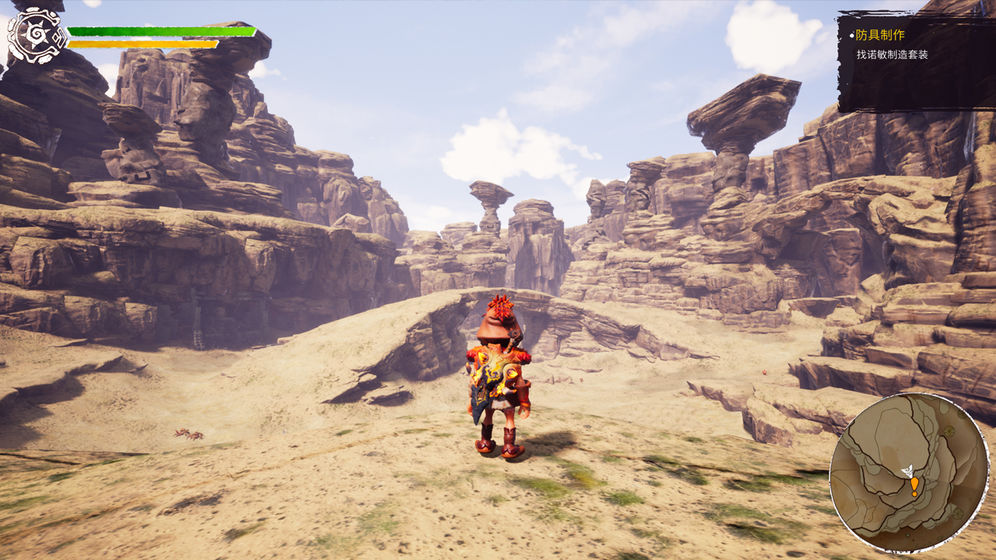
Task: Click the spiral character emblem icon
Action: tap(37, 37)
